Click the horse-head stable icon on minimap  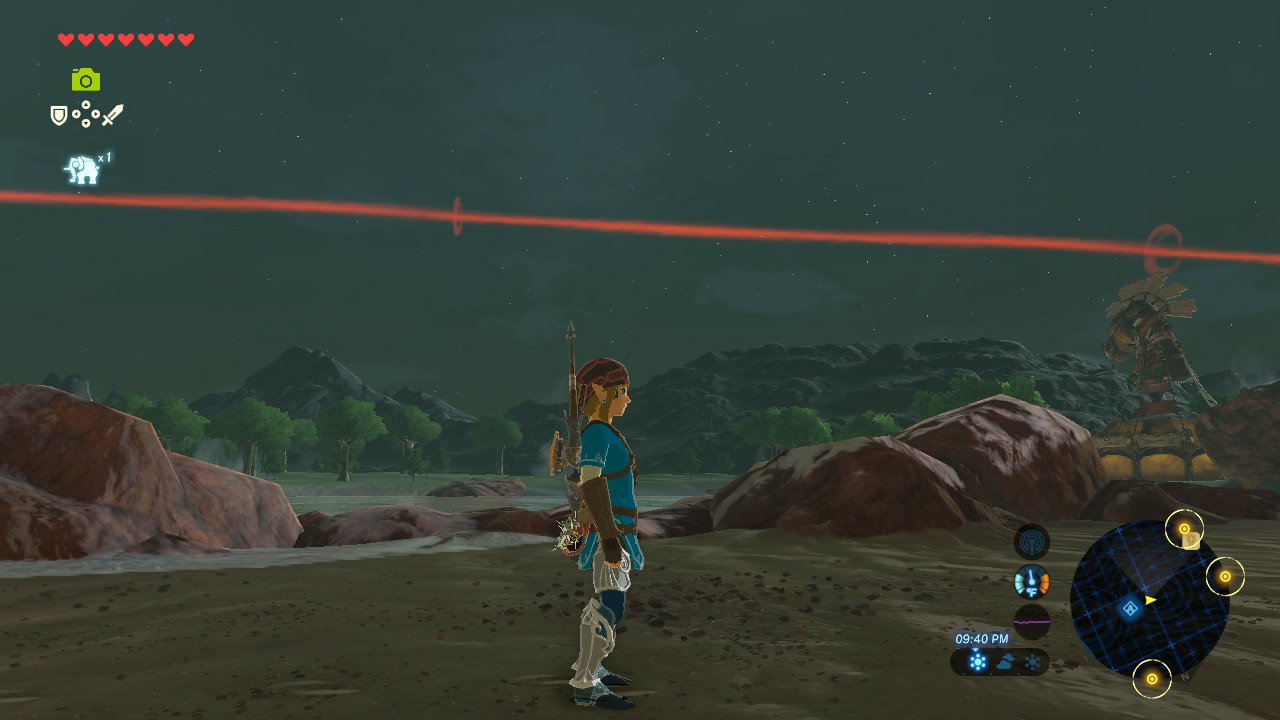(1191, 541)
